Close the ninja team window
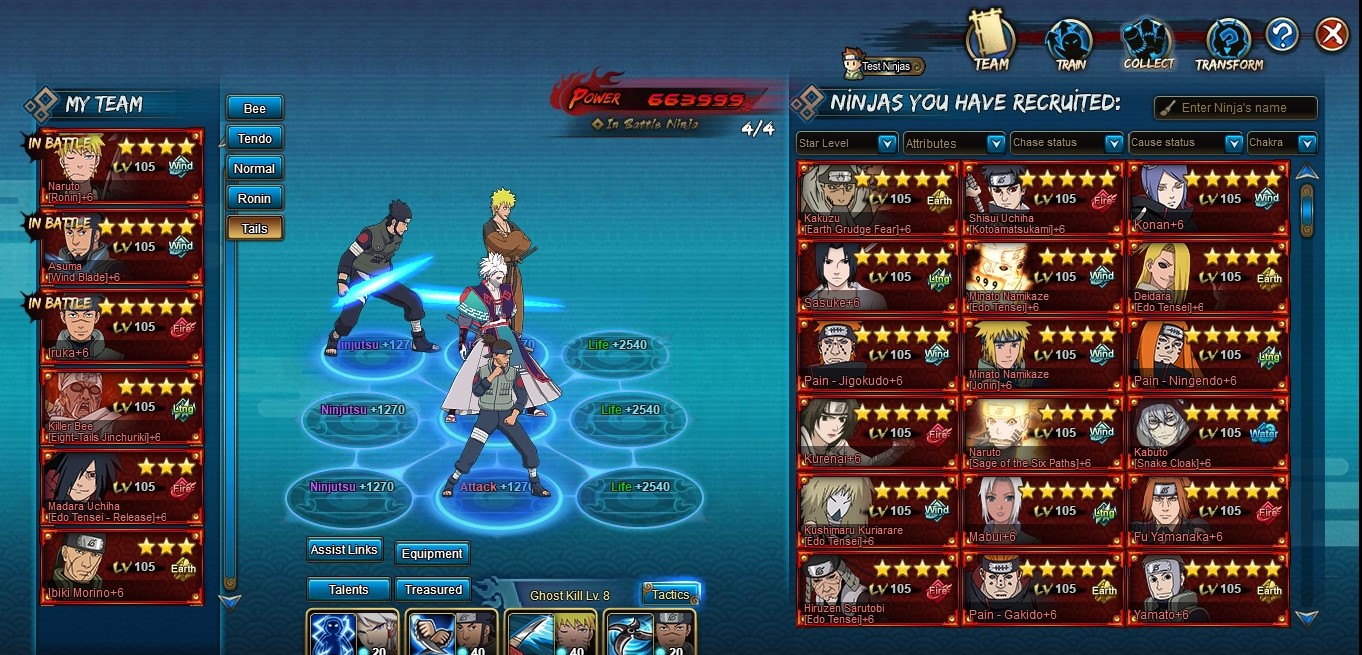Viewport: 1362px width, 655px height. coord(1332,35)
